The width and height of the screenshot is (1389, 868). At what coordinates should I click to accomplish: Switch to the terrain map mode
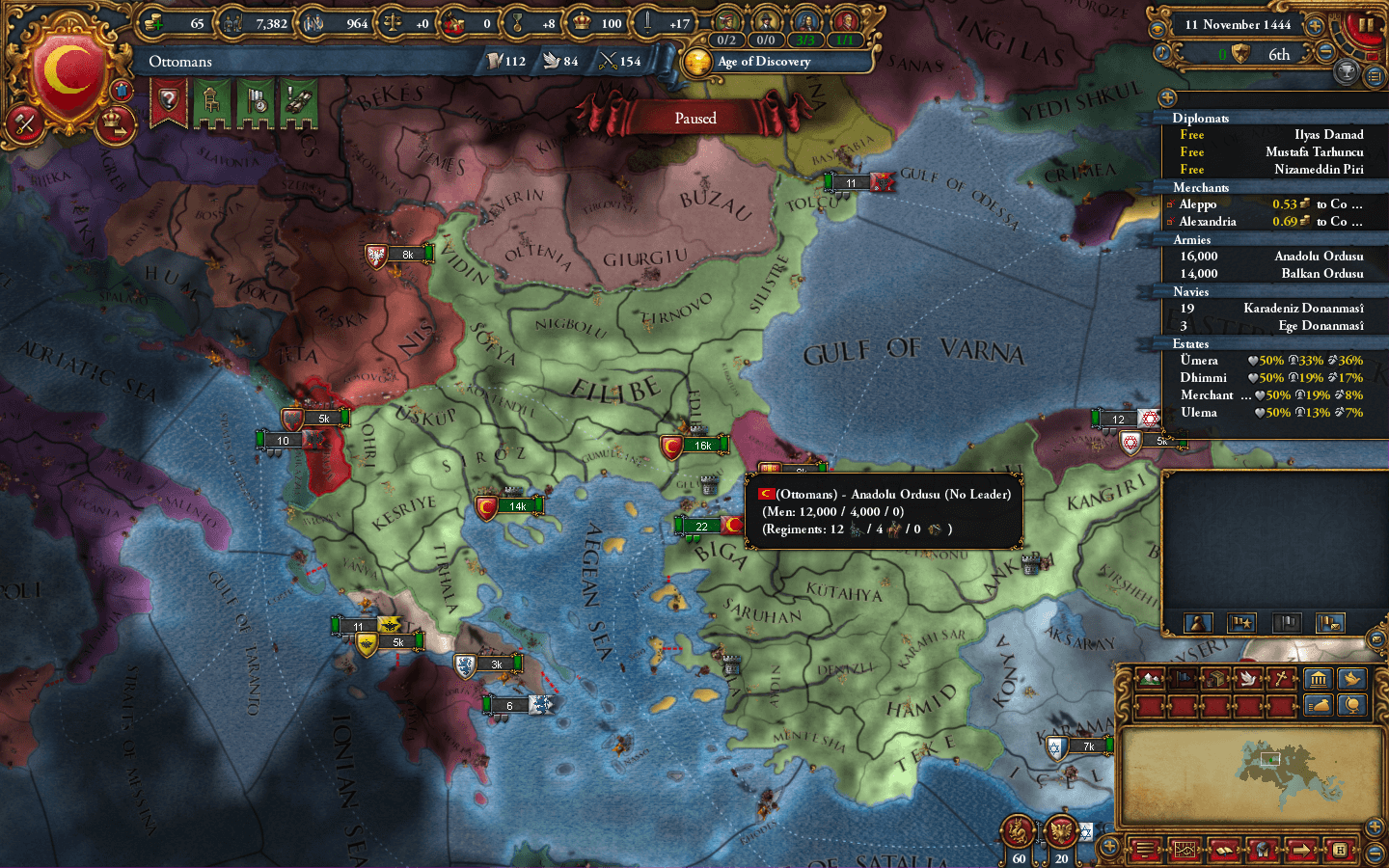click(1151, 679)
